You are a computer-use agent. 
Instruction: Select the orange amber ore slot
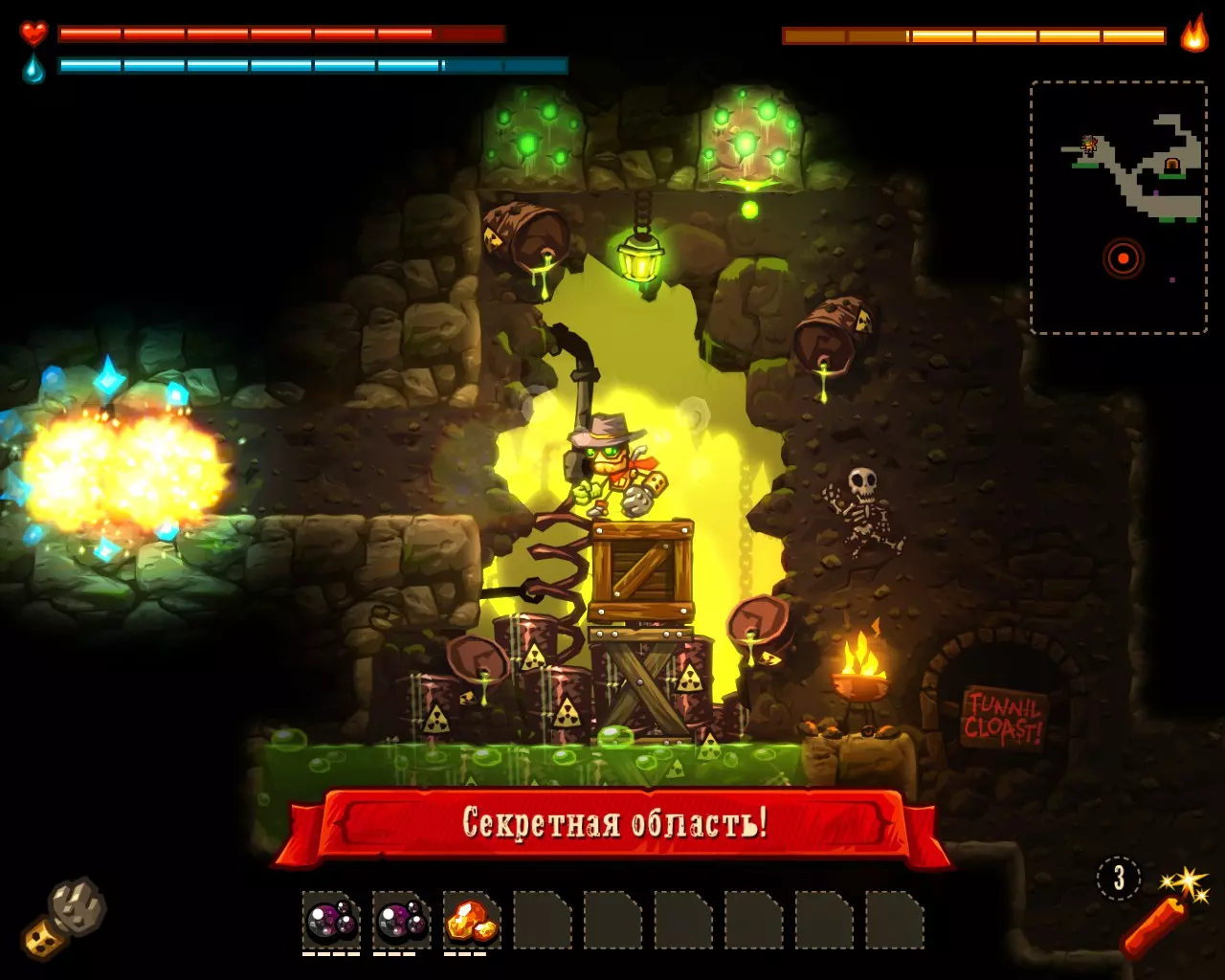click(472, 921)
